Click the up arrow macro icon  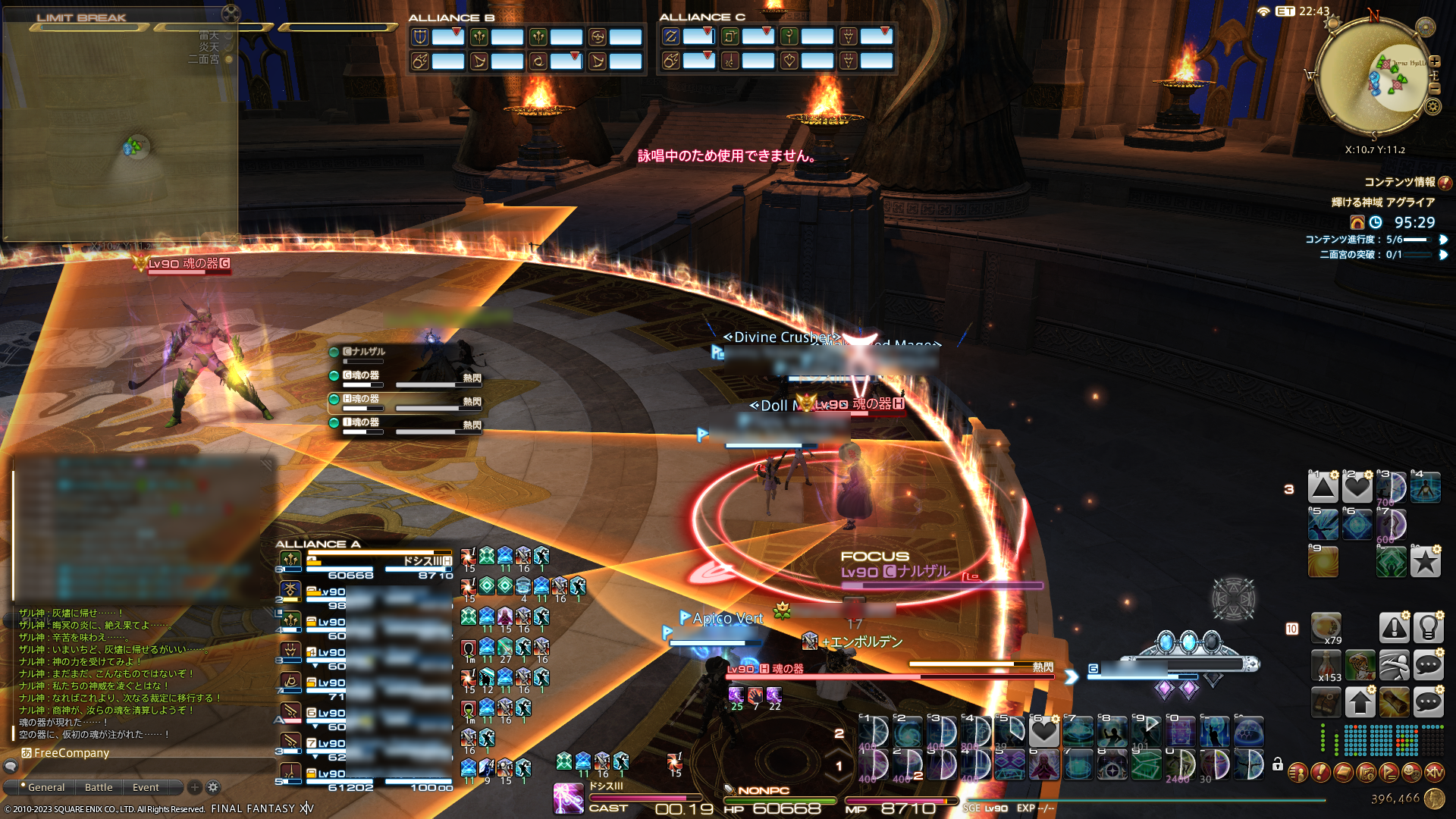(x=1360, y=702)
